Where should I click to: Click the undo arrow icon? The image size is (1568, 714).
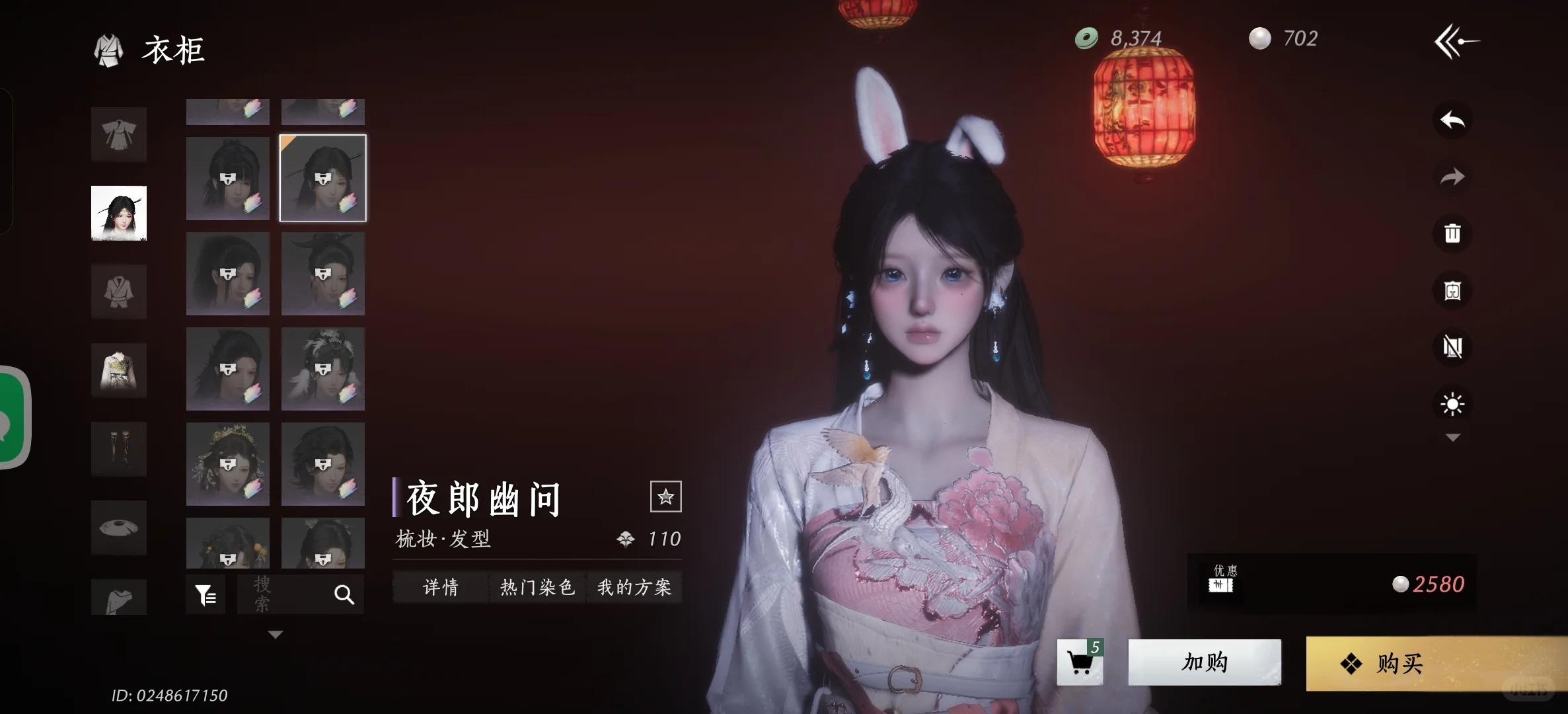[1452, 120]
